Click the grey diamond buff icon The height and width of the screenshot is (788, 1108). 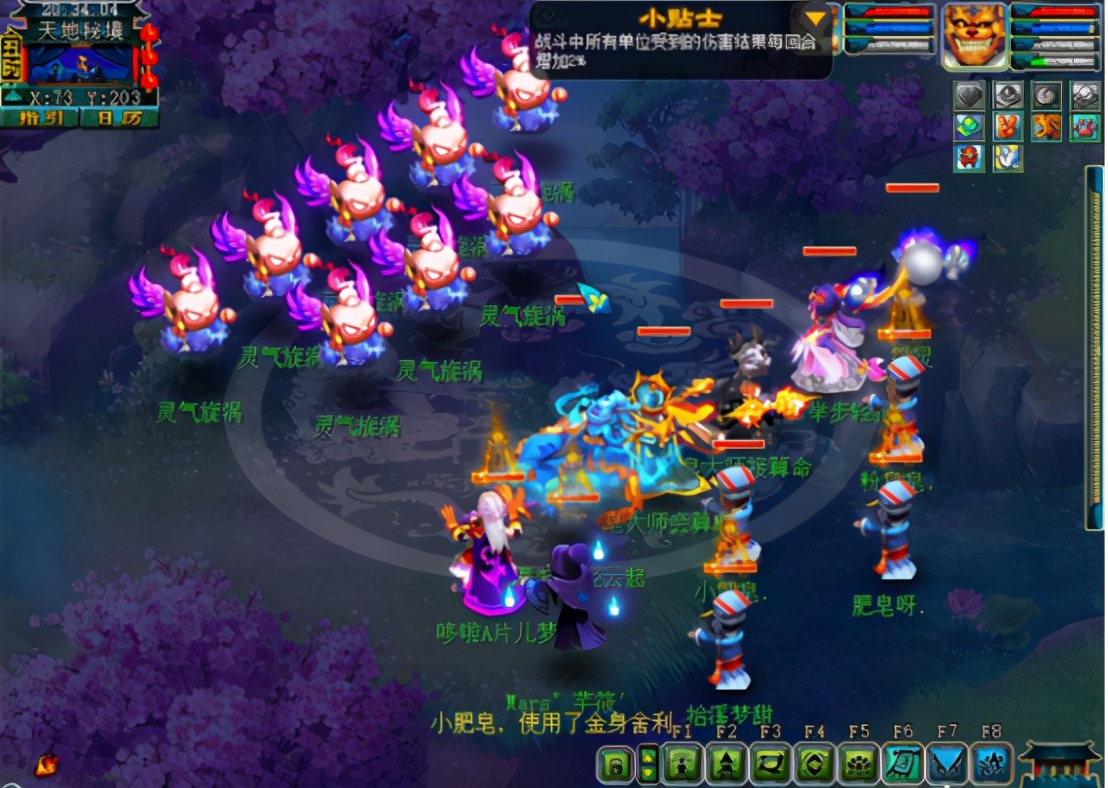click(969, 96)
